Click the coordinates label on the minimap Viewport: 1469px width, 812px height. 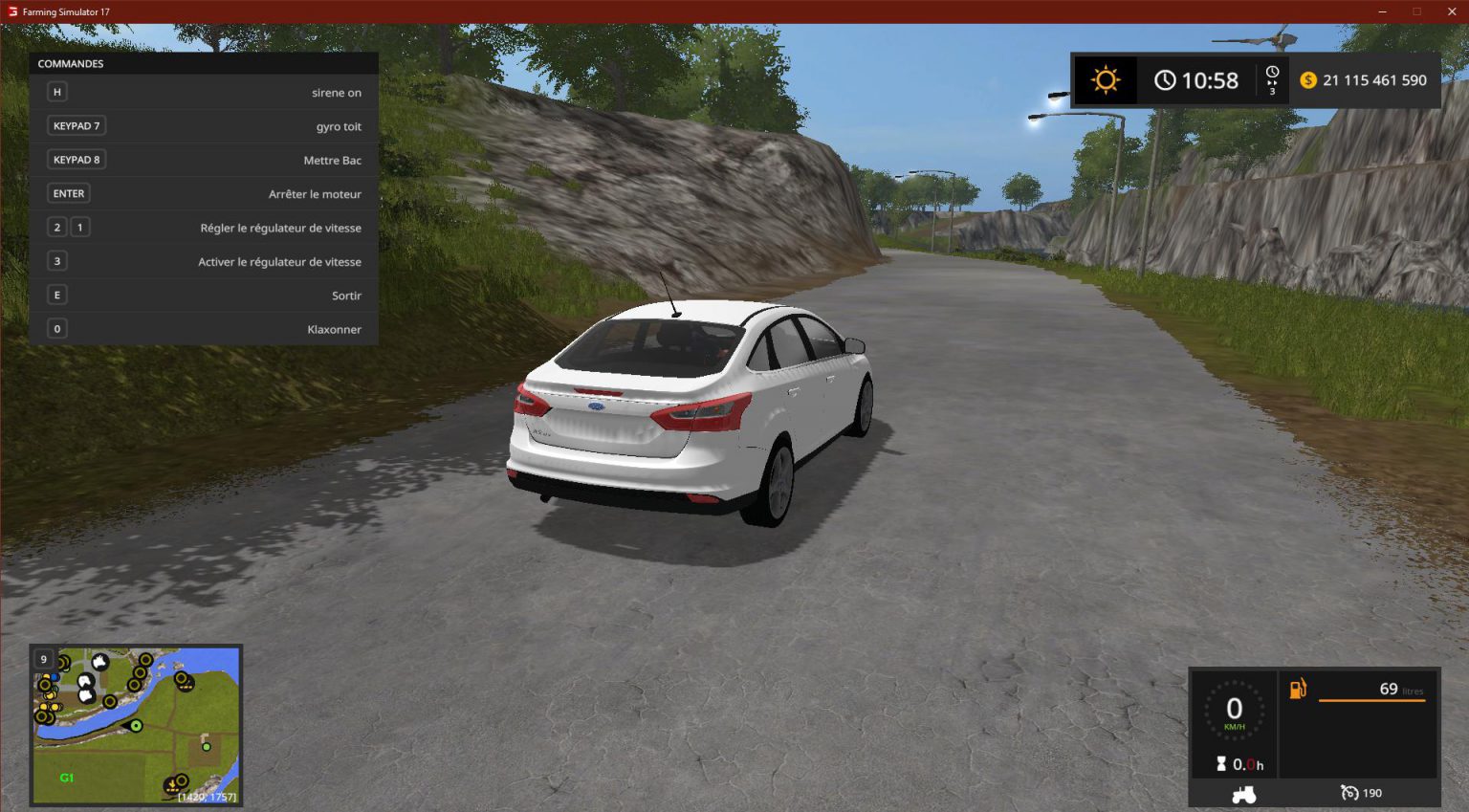[x=206, y=797]
